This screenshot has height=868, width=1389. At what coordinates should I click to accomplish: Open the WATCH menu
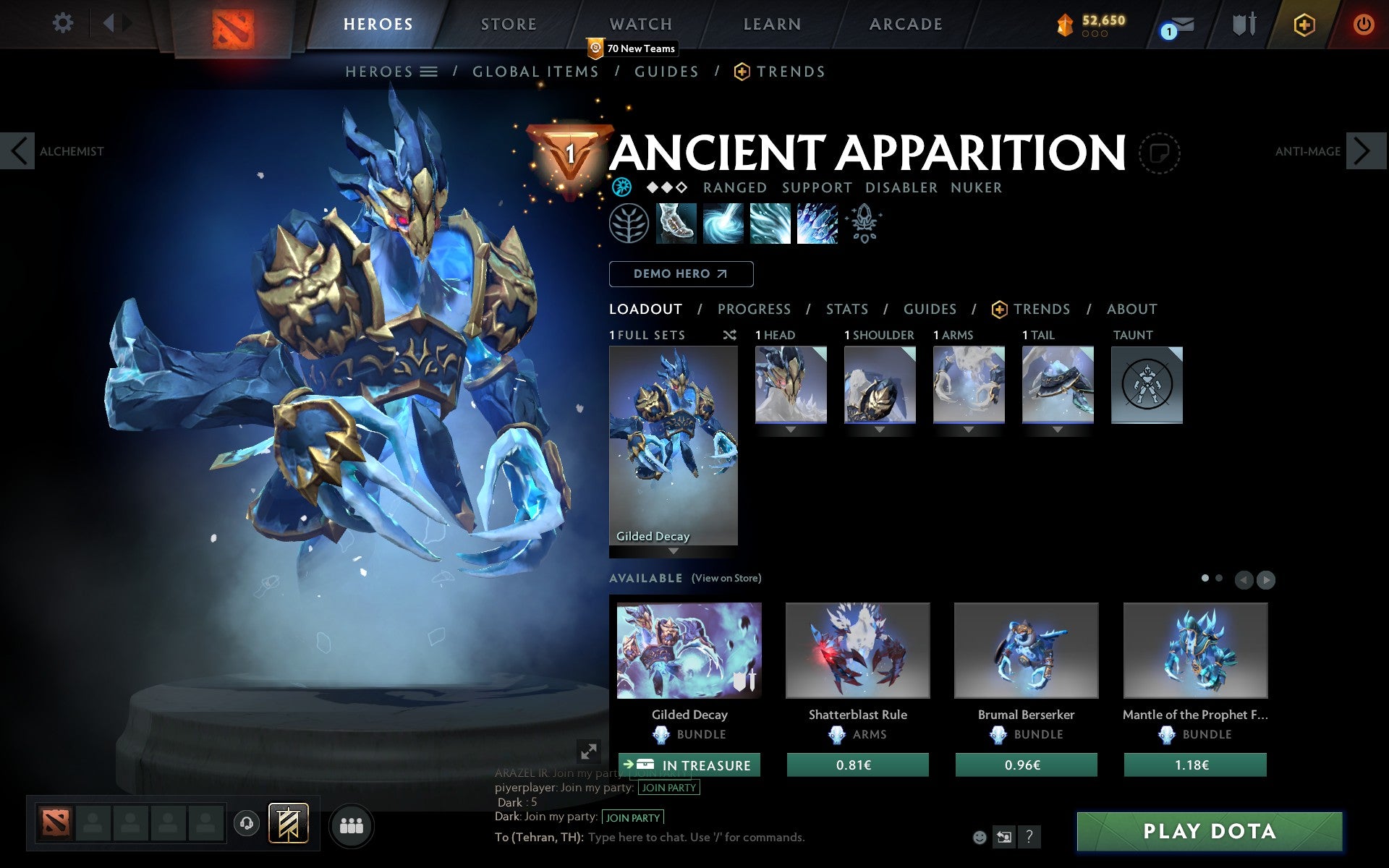(640, 24)
